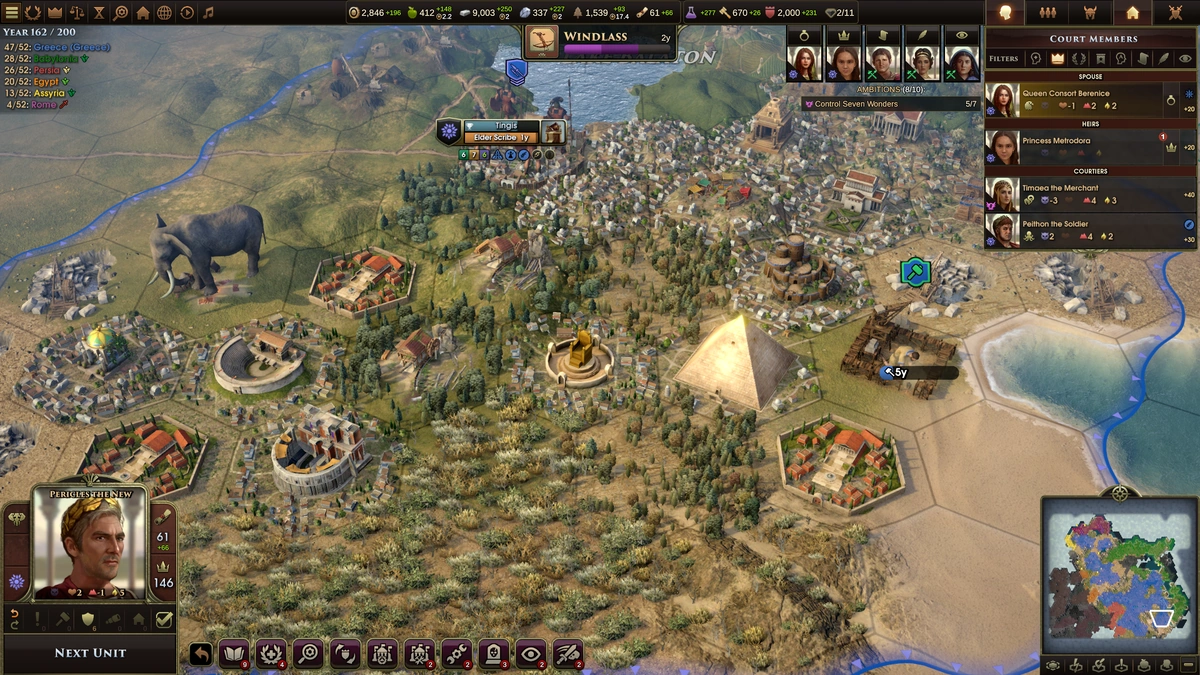
Task: Click the Next Unit button
Action: pyautogui.click(x=90, y=653)
